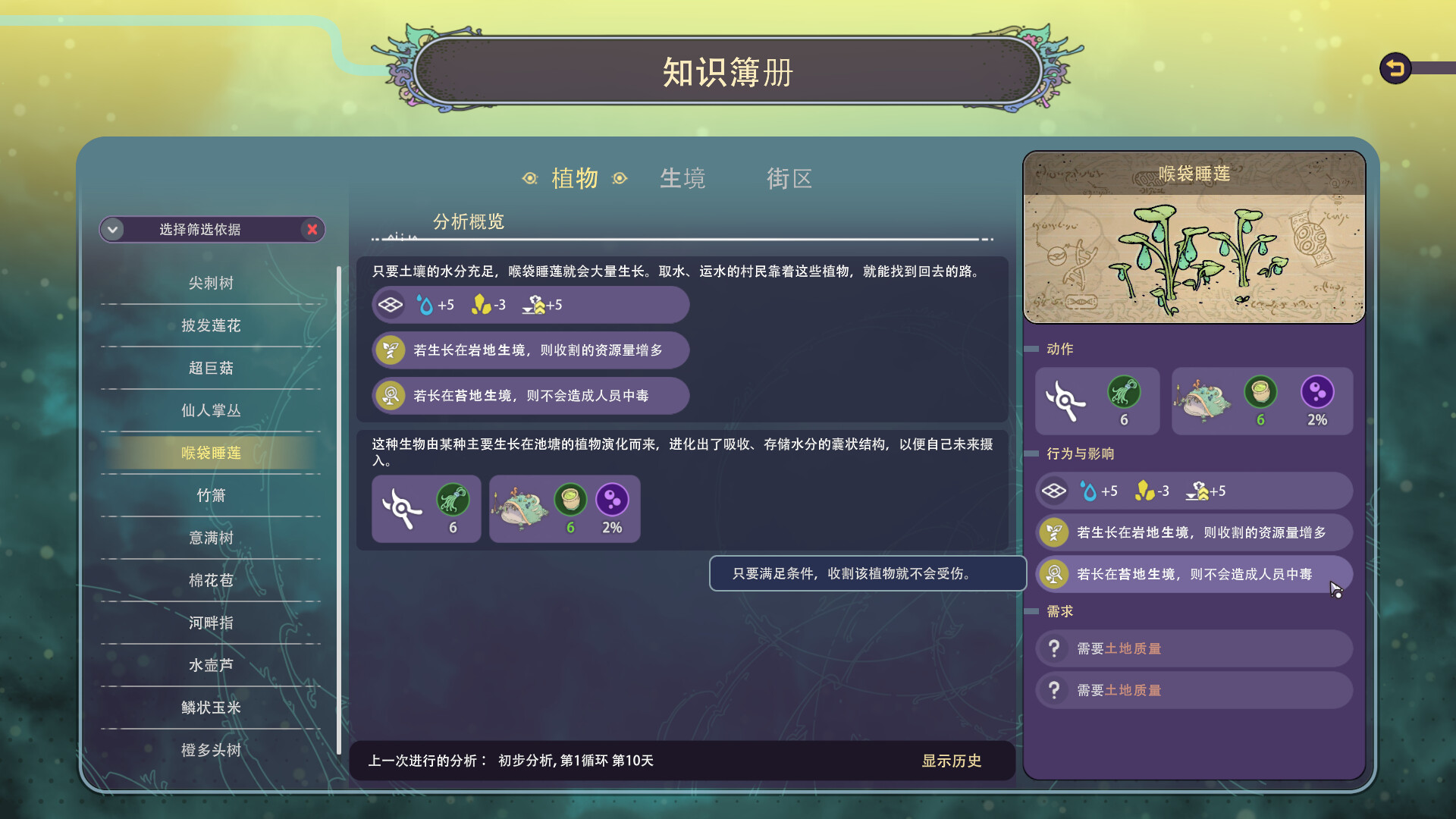Click the scrollbar beside the plant list
Viewport: 1456px width, 819px height.
pos(338,379)
